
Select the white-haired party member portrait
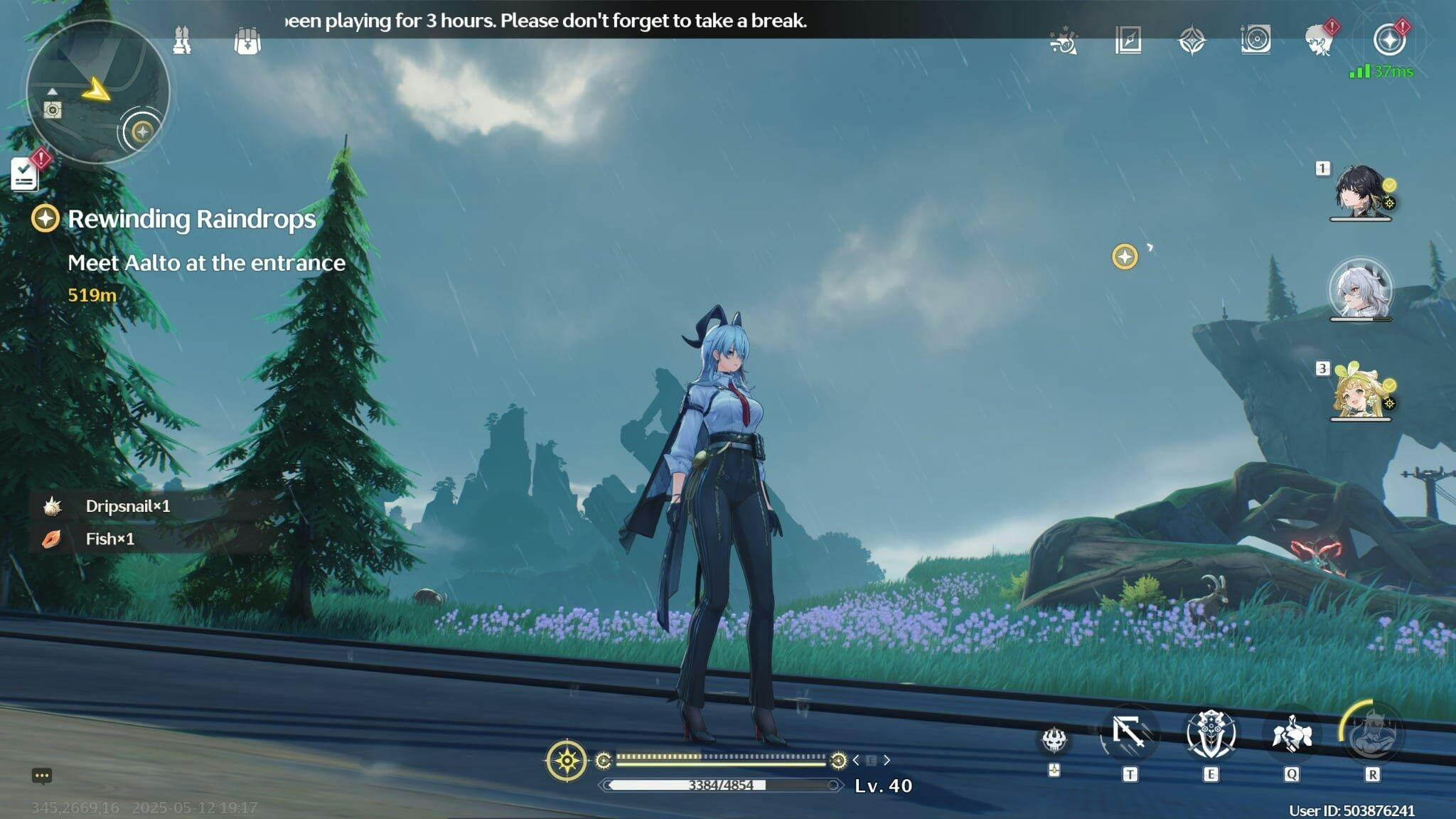click(x=1360, y=290)
